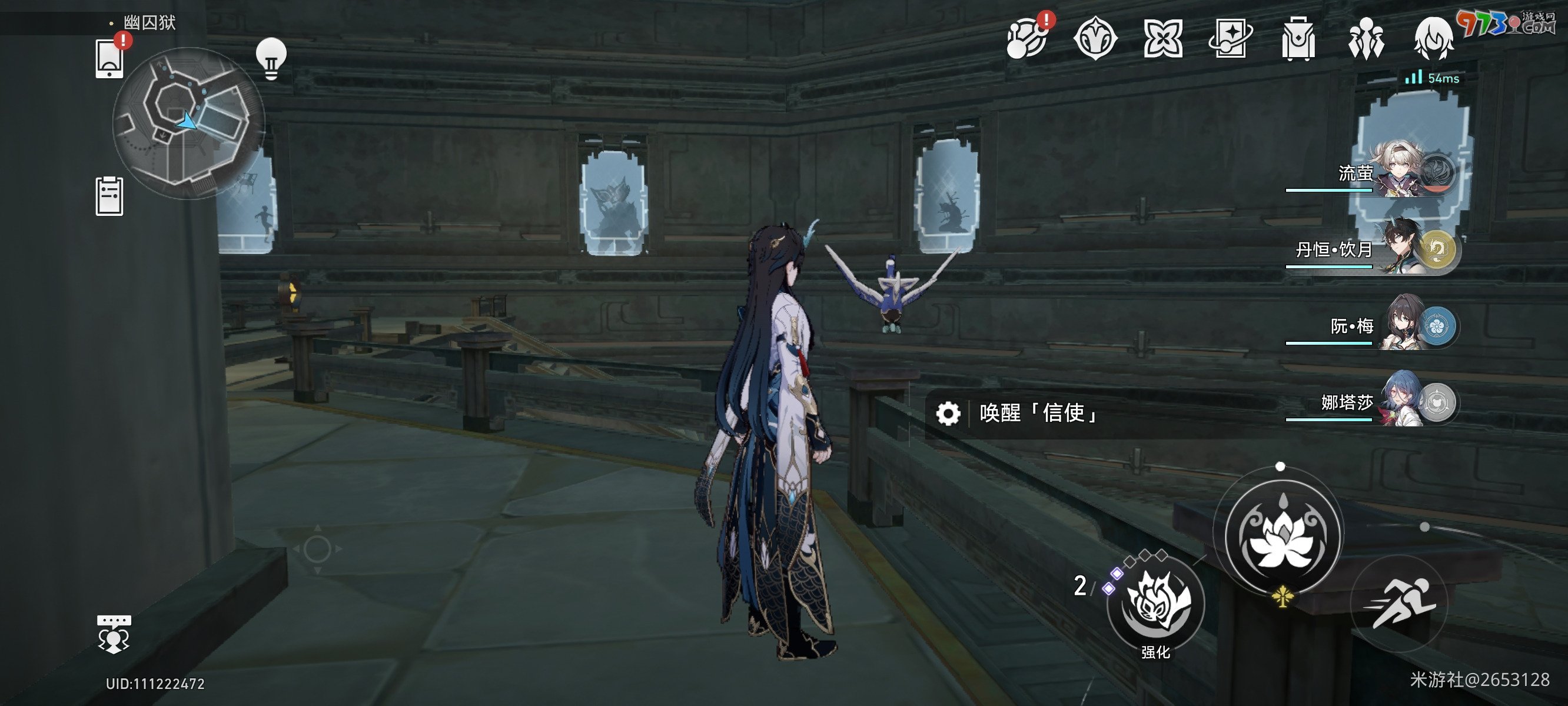This screenshot has height=706, width=1568.
Task: Tap the lightbulb hint icon
Action: (x=271, y=58)
